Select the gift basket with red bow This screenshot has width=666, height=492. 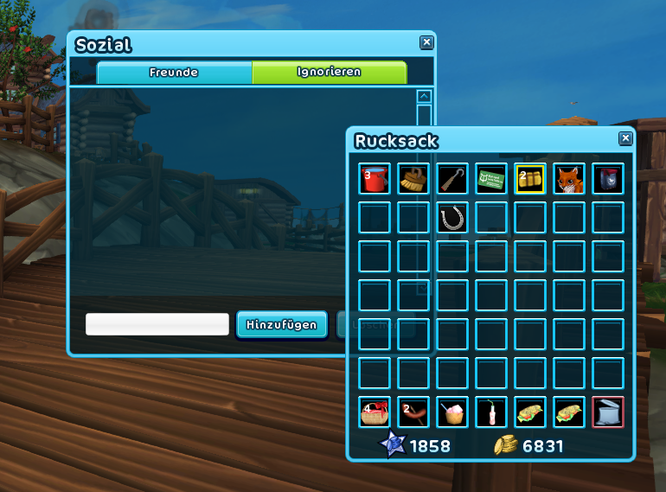click(x=374, y=411)
